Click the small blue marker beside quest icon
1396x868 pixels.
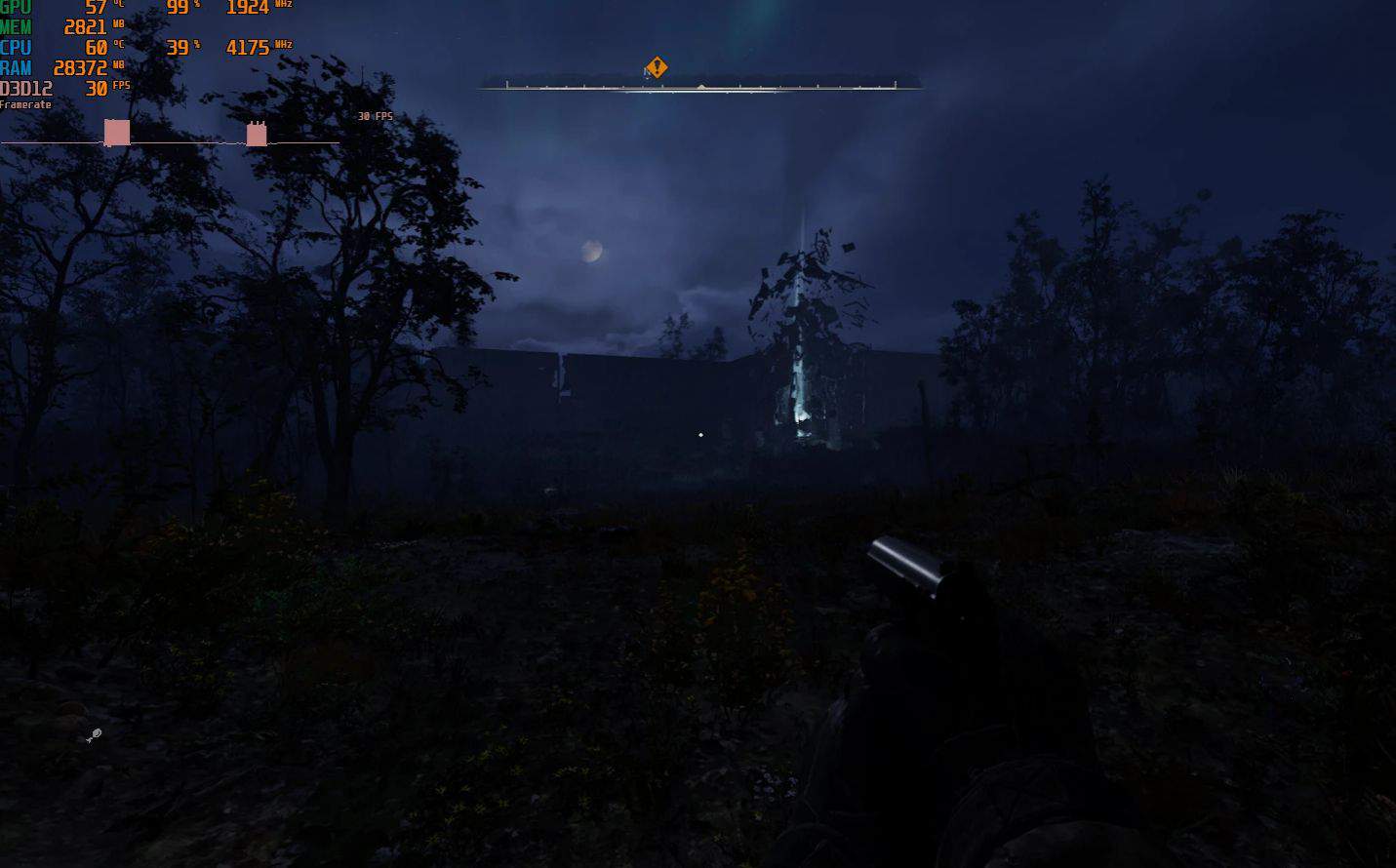(646, 74)
